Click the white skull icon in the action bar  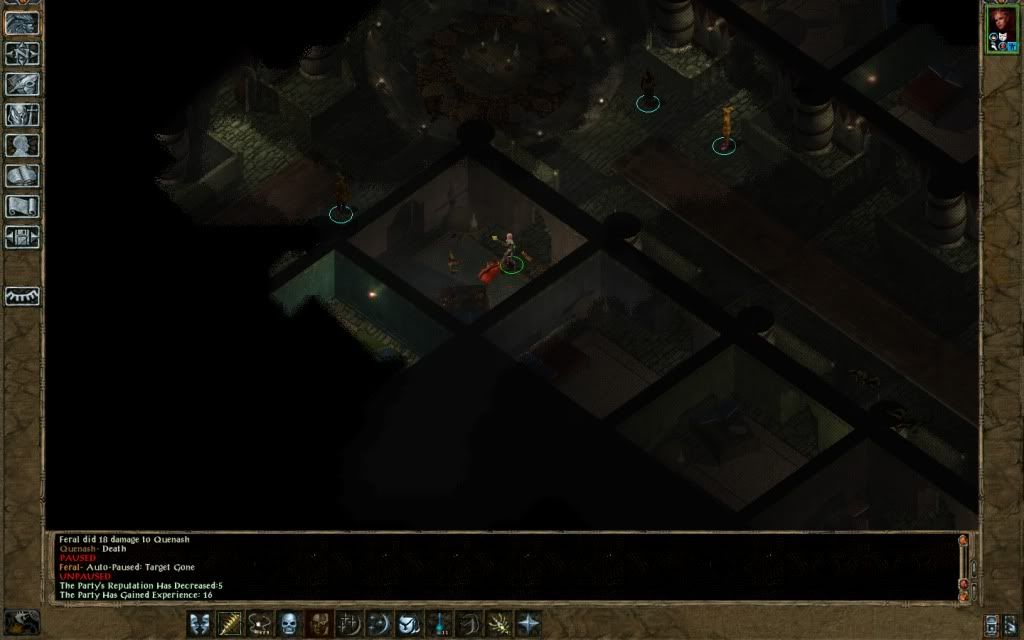[x=290, y=624]
